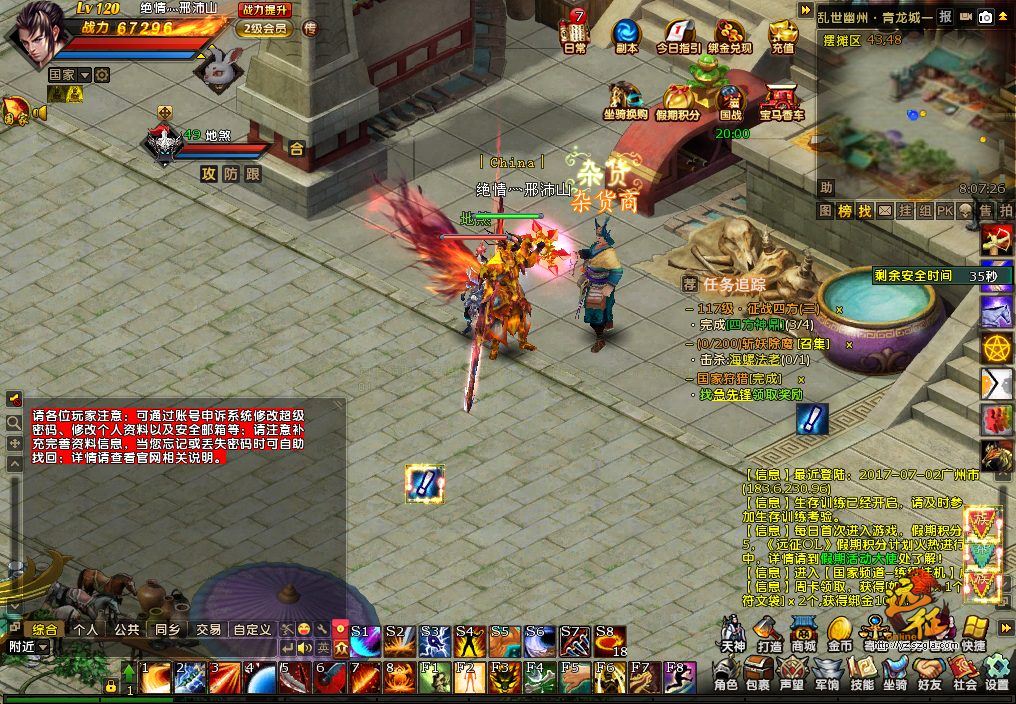Activate the skill in hotbar slot S8
The width and height of the screenshot is (1016, 704).
coord(610,640)
